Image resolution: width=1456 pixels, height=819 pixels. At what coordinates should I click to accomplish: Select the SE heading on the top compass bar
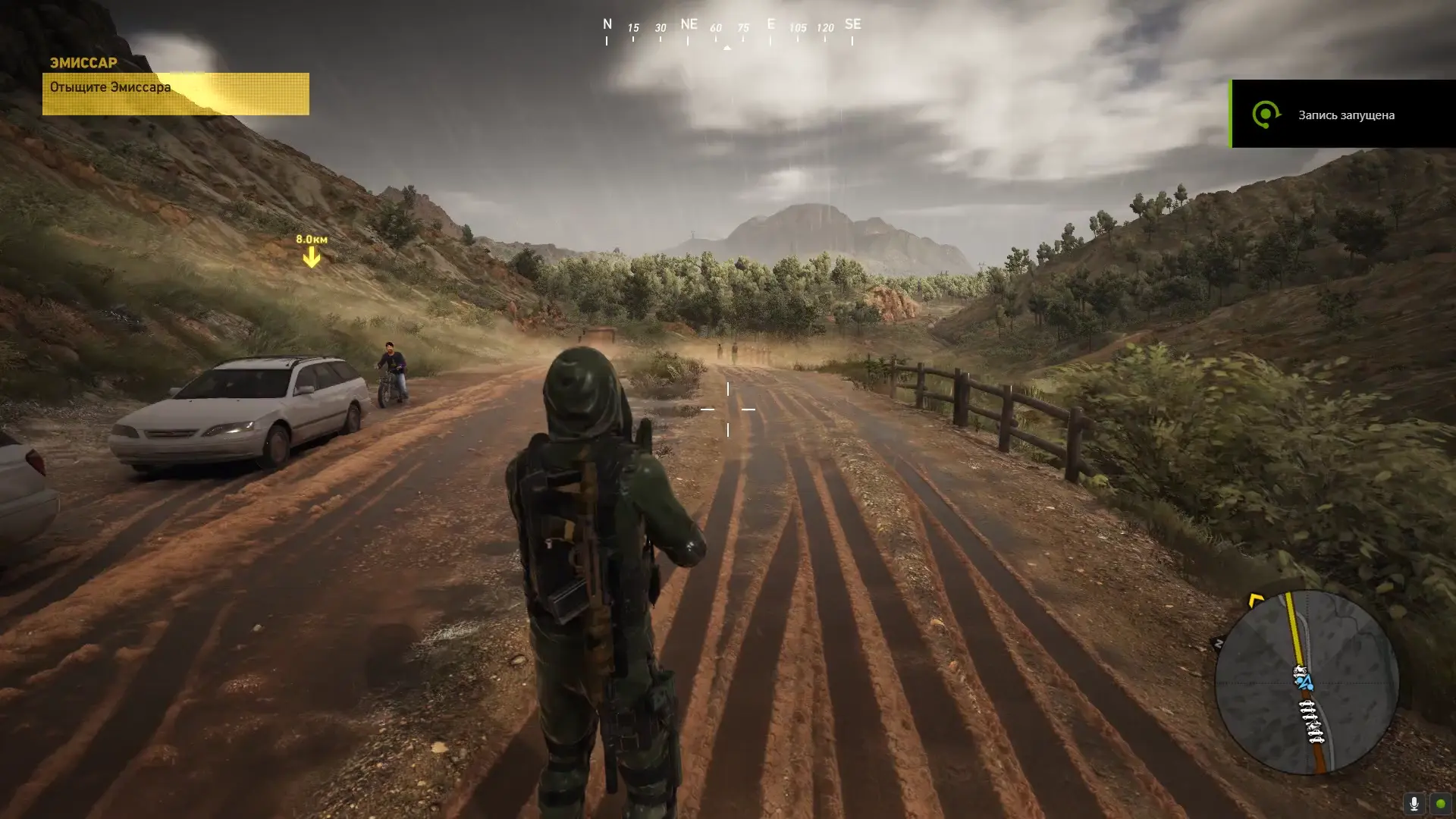point(852,25)
